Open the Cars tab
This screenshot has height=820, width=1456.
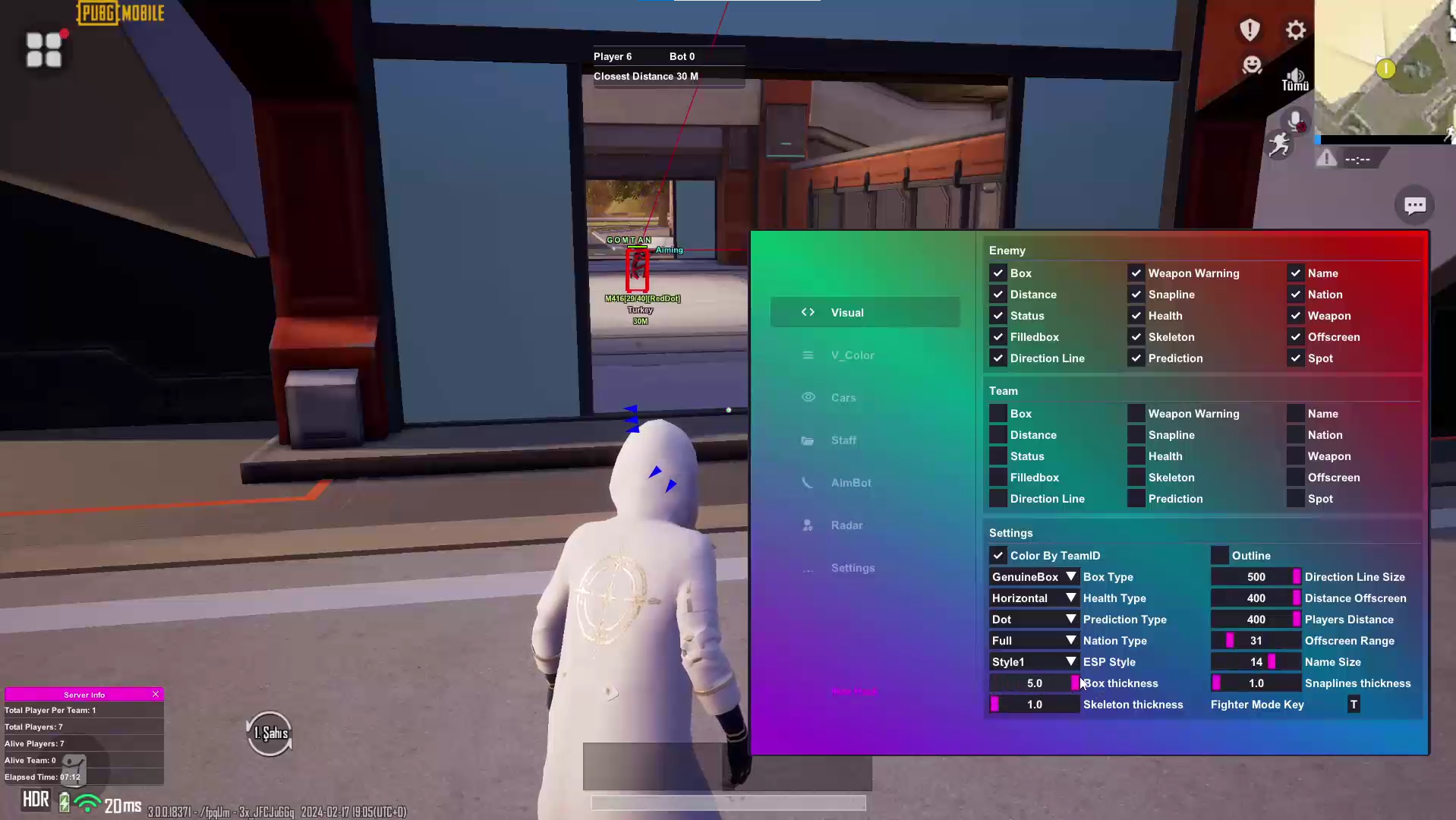[x=843, y=398]
